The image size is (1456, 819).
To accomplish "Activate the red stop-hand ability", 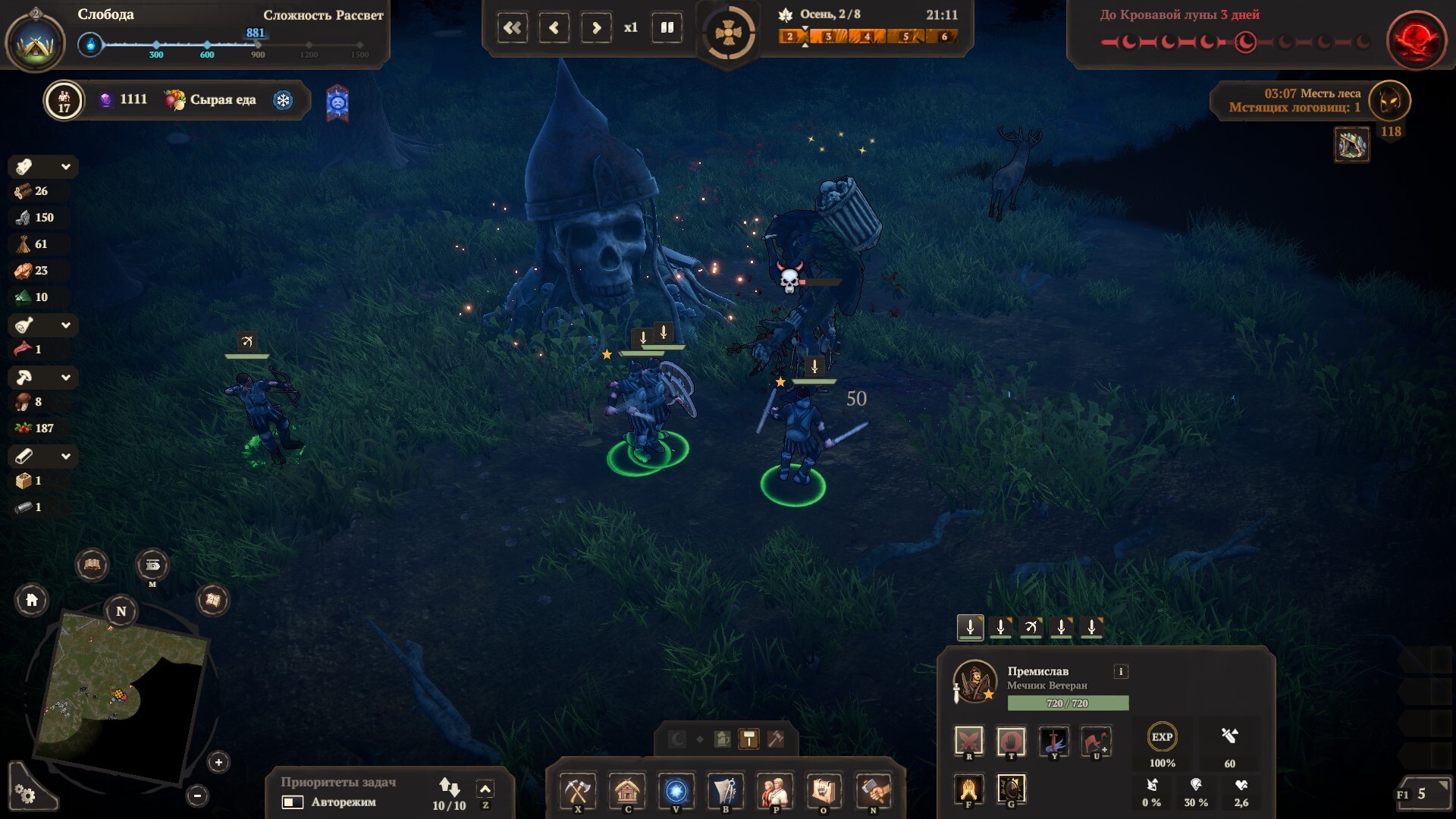I will (1011, 740).
